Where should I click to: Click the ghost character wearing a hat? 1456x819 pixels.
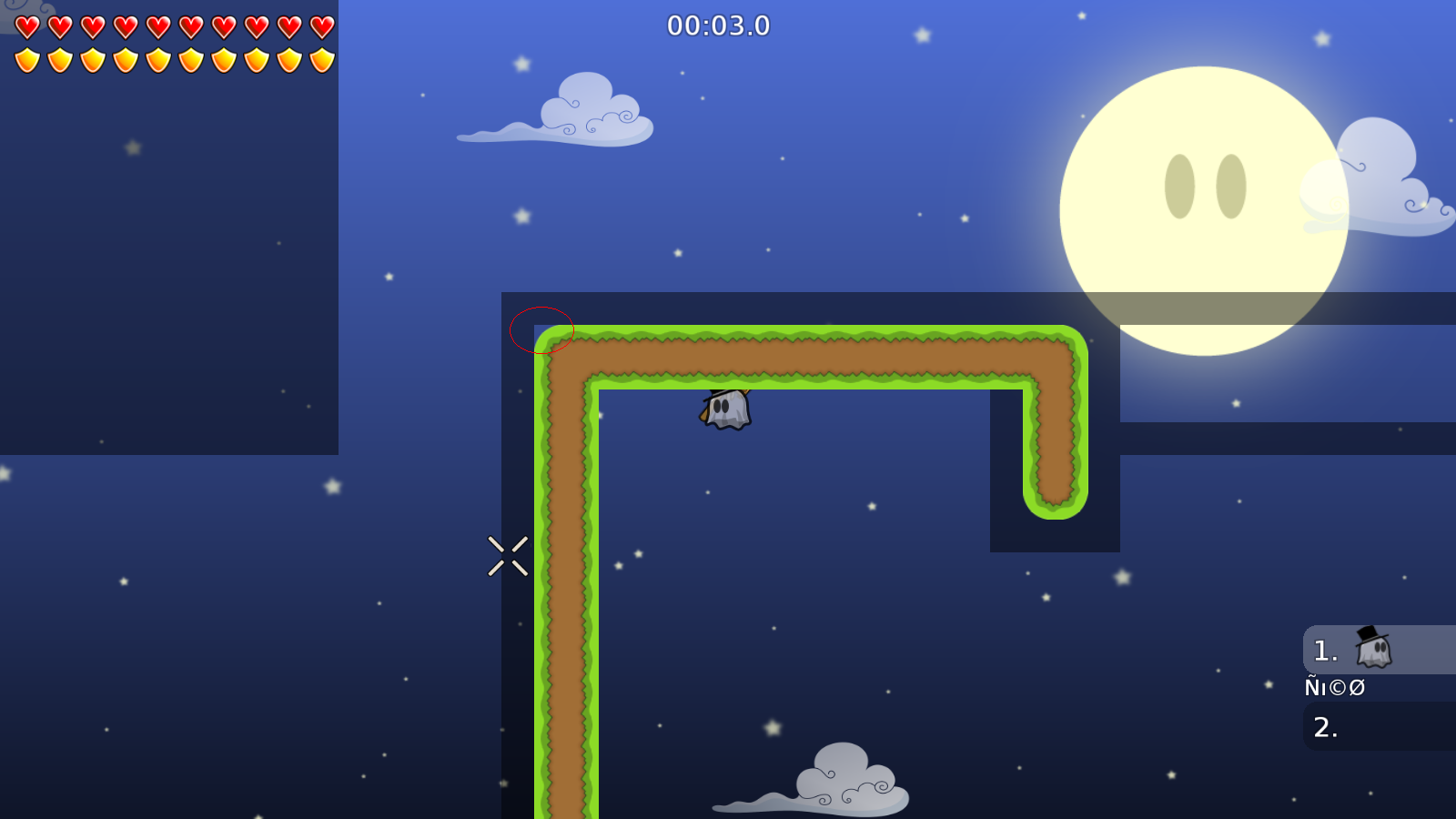(x=723, y=409)
